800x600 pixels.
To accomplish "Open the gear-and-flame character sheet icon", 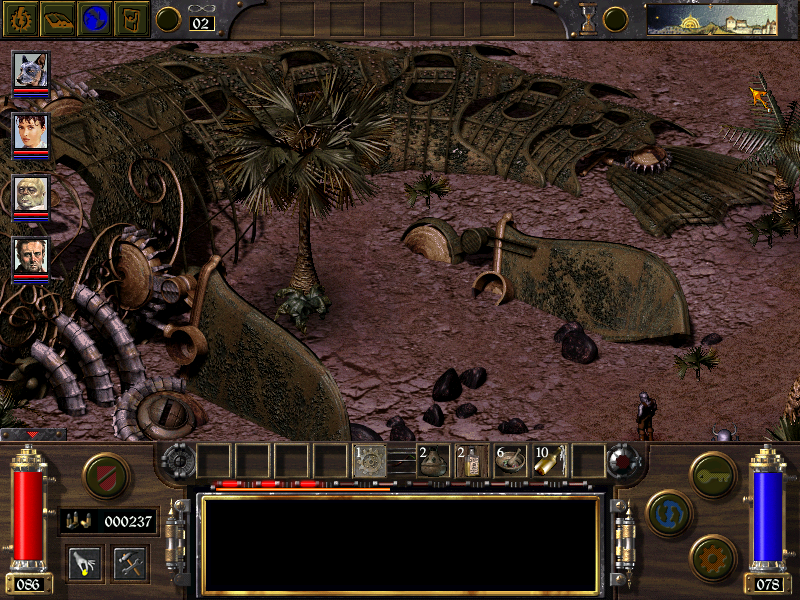I will click(21, 19).
